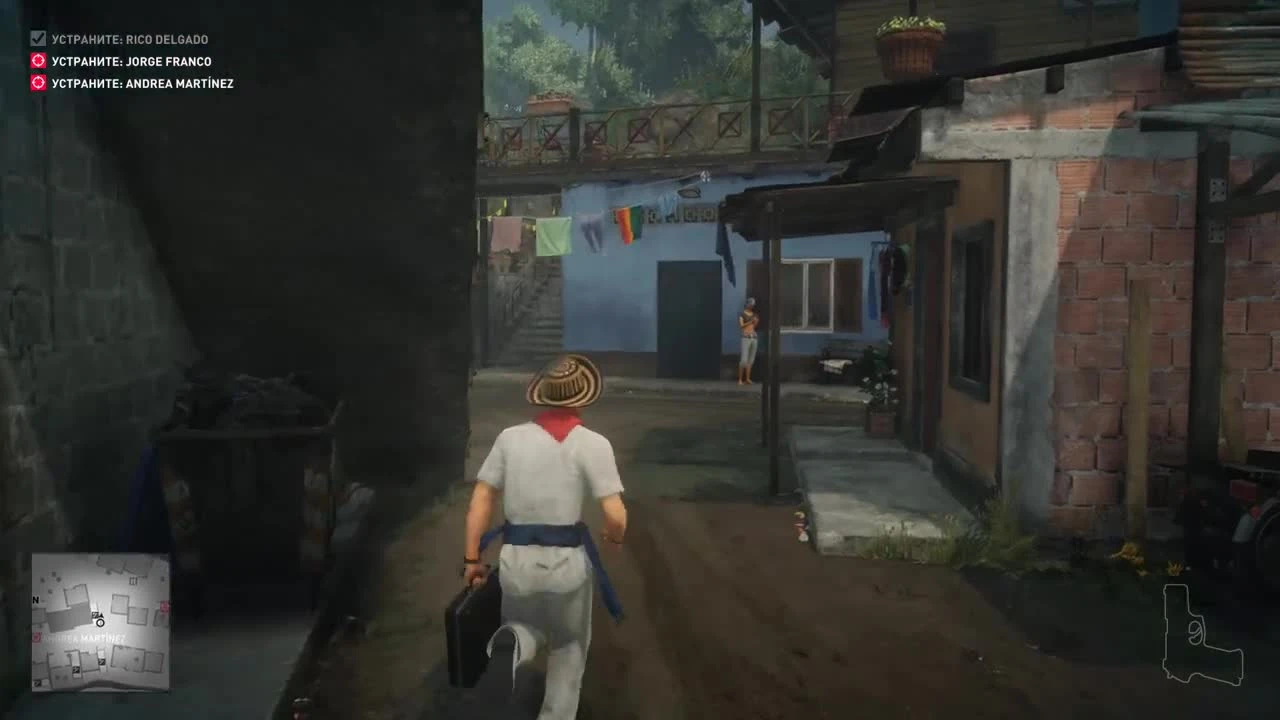
Task: Expand the objective УСТРАНИТЕ: JORGE FRANCO
Action: (x=130, y=61)
